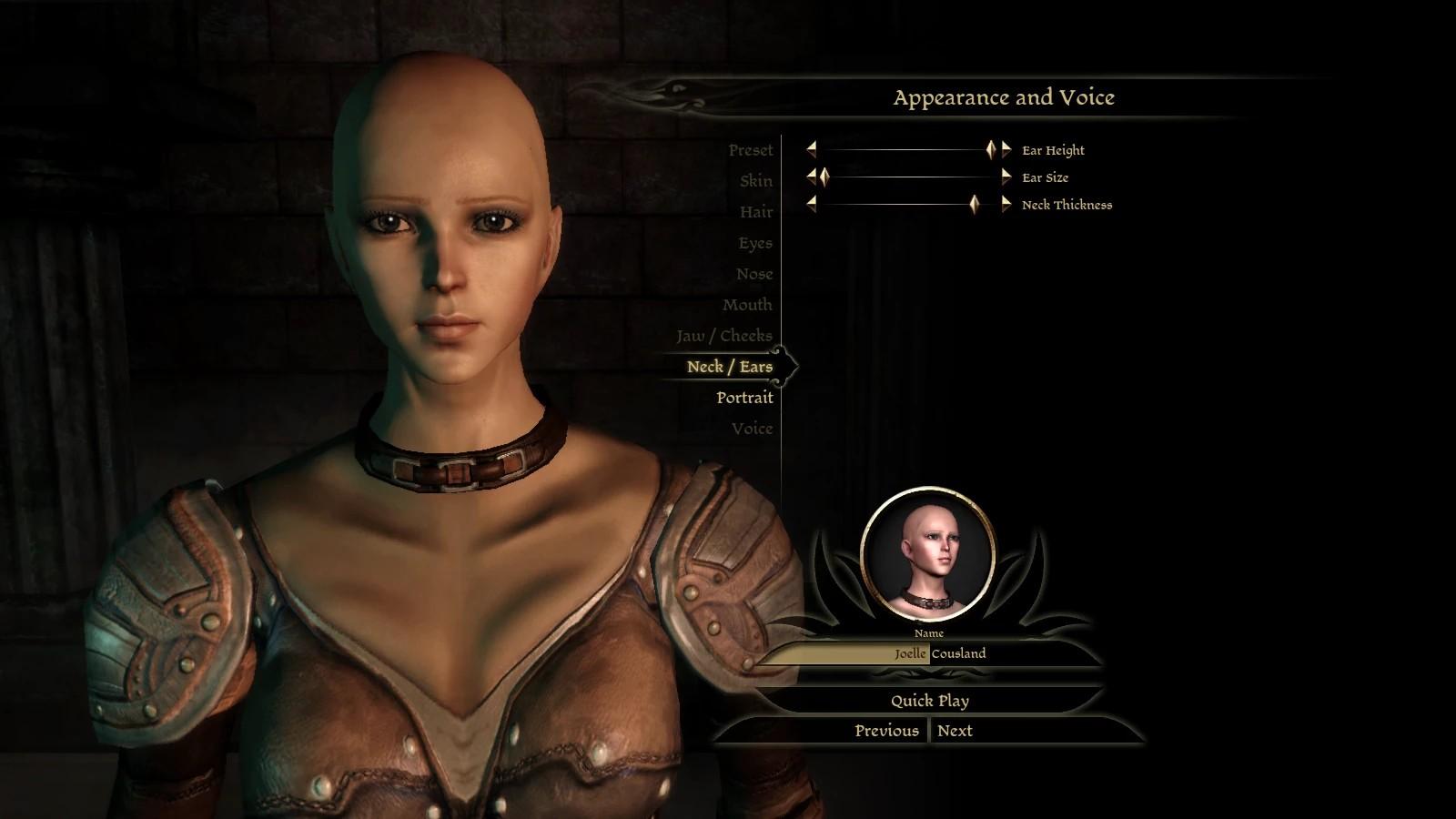Switch to Jaw / Cheeks
This screenshot has width=1456, height=819.
tap(723, 336)
